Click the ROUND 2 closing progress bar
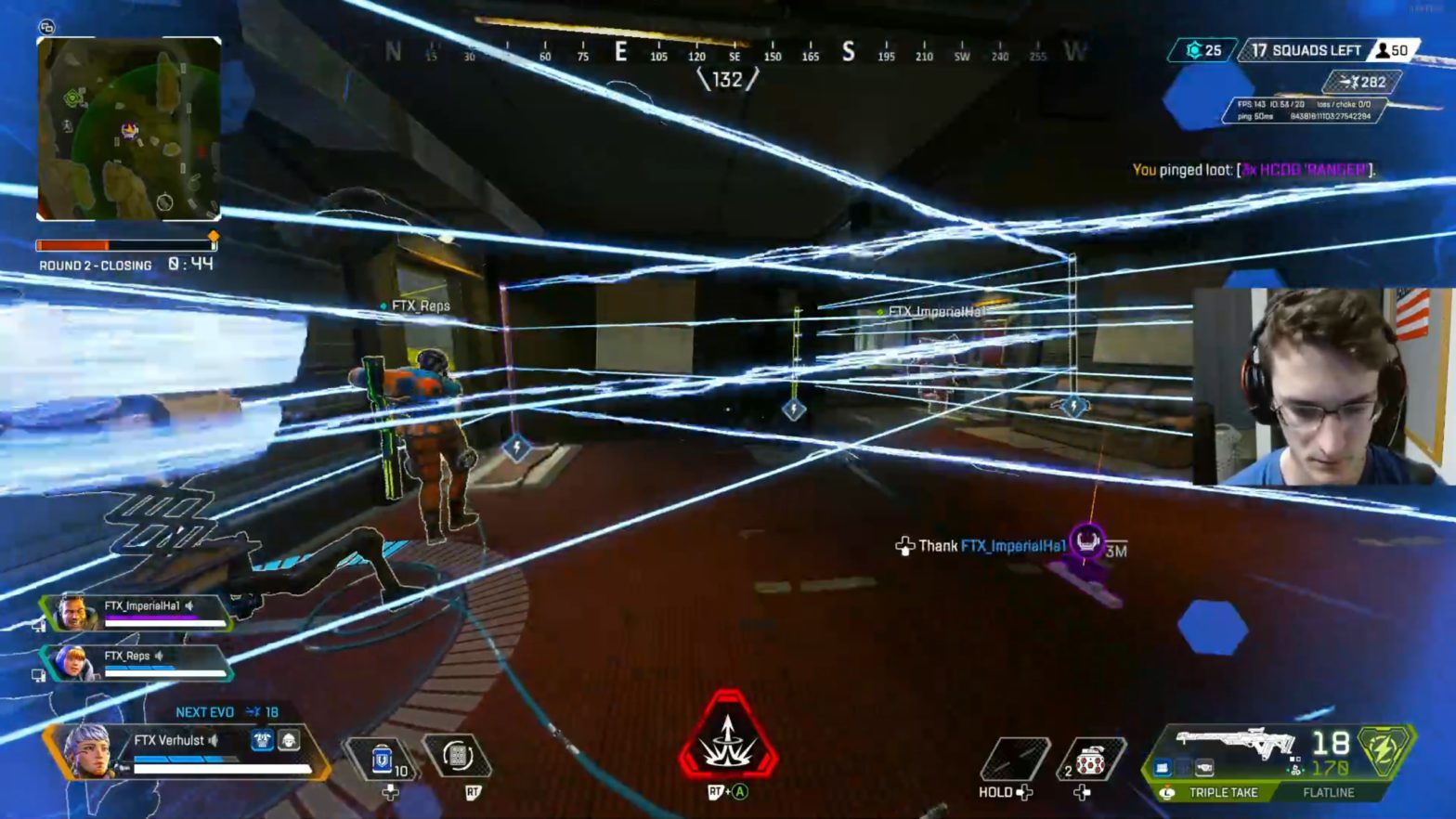The image size is (1456, 819). click(127, 243)
